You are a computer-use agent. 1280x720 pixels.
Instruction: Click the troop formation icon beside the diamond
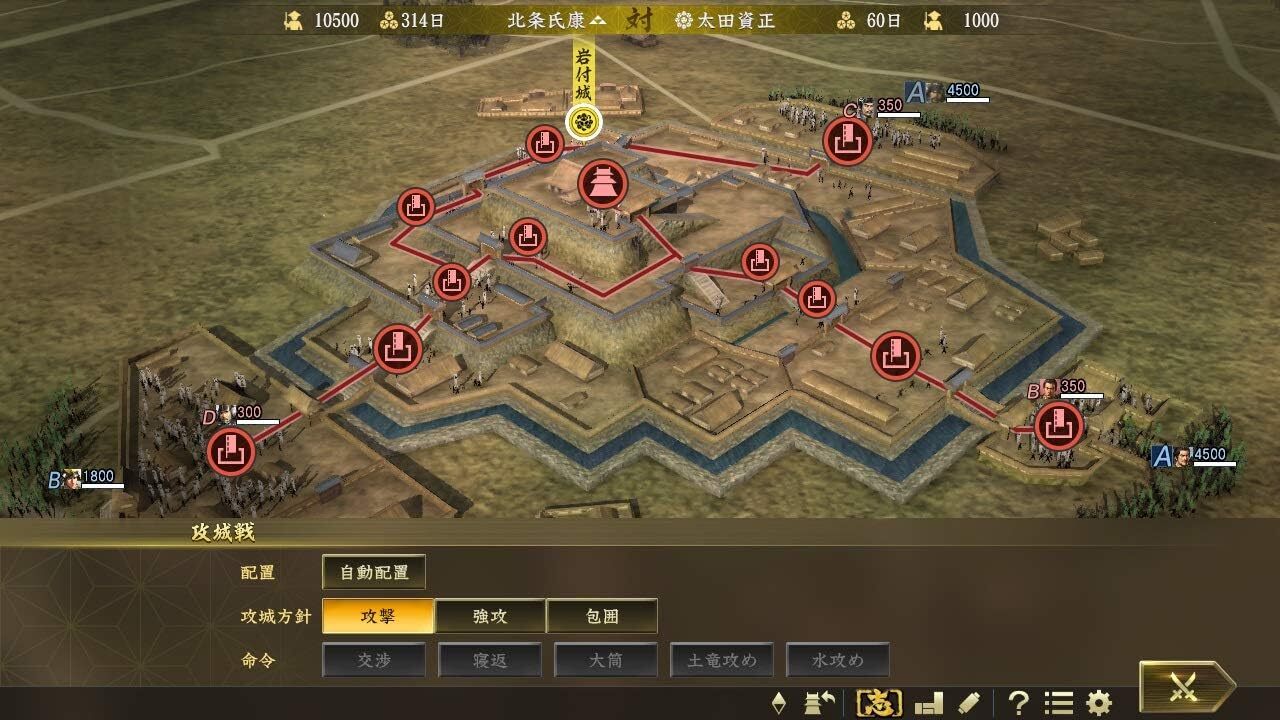815,701
